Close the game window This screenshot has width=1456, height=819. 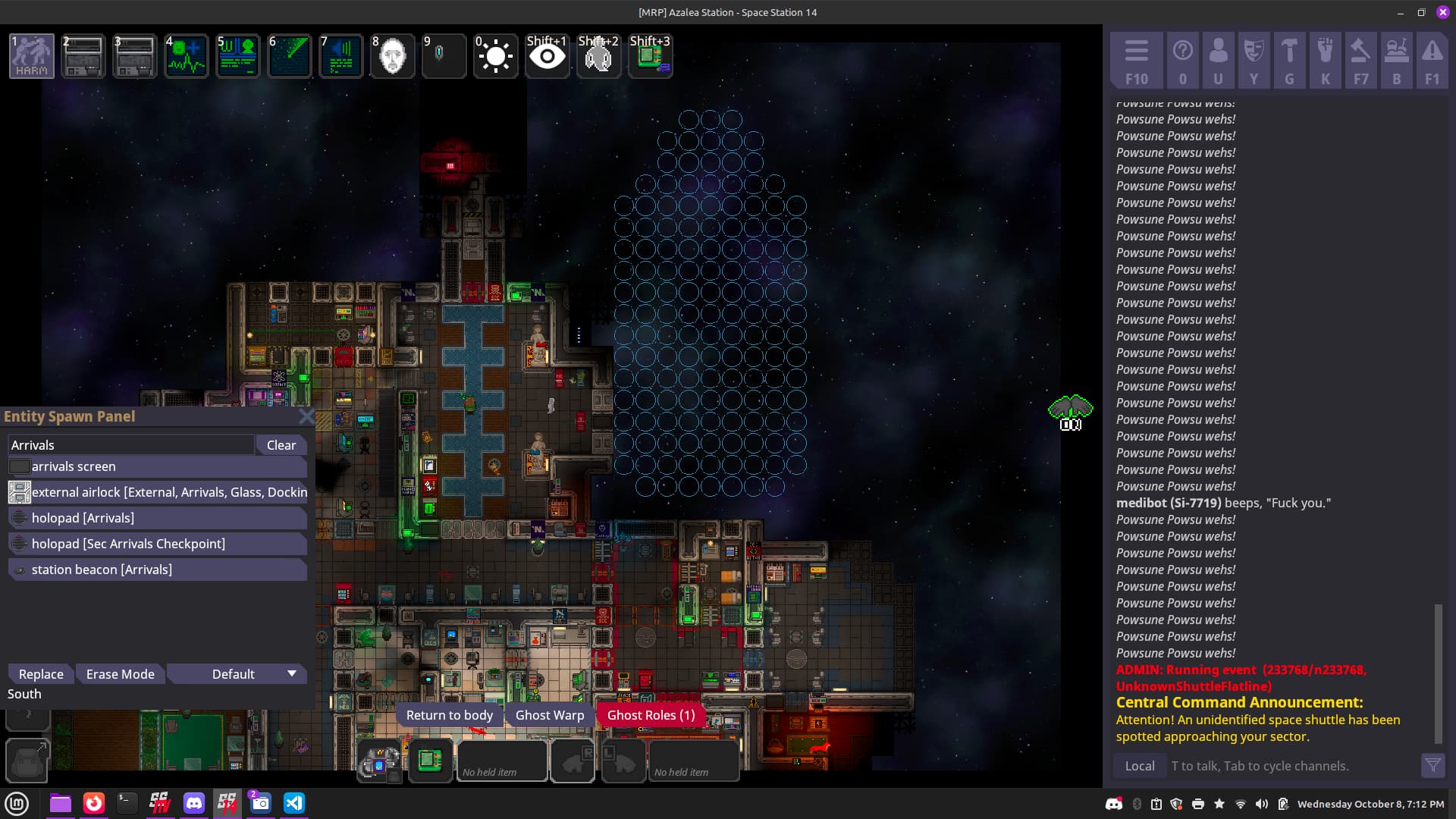click(1442, 12)
